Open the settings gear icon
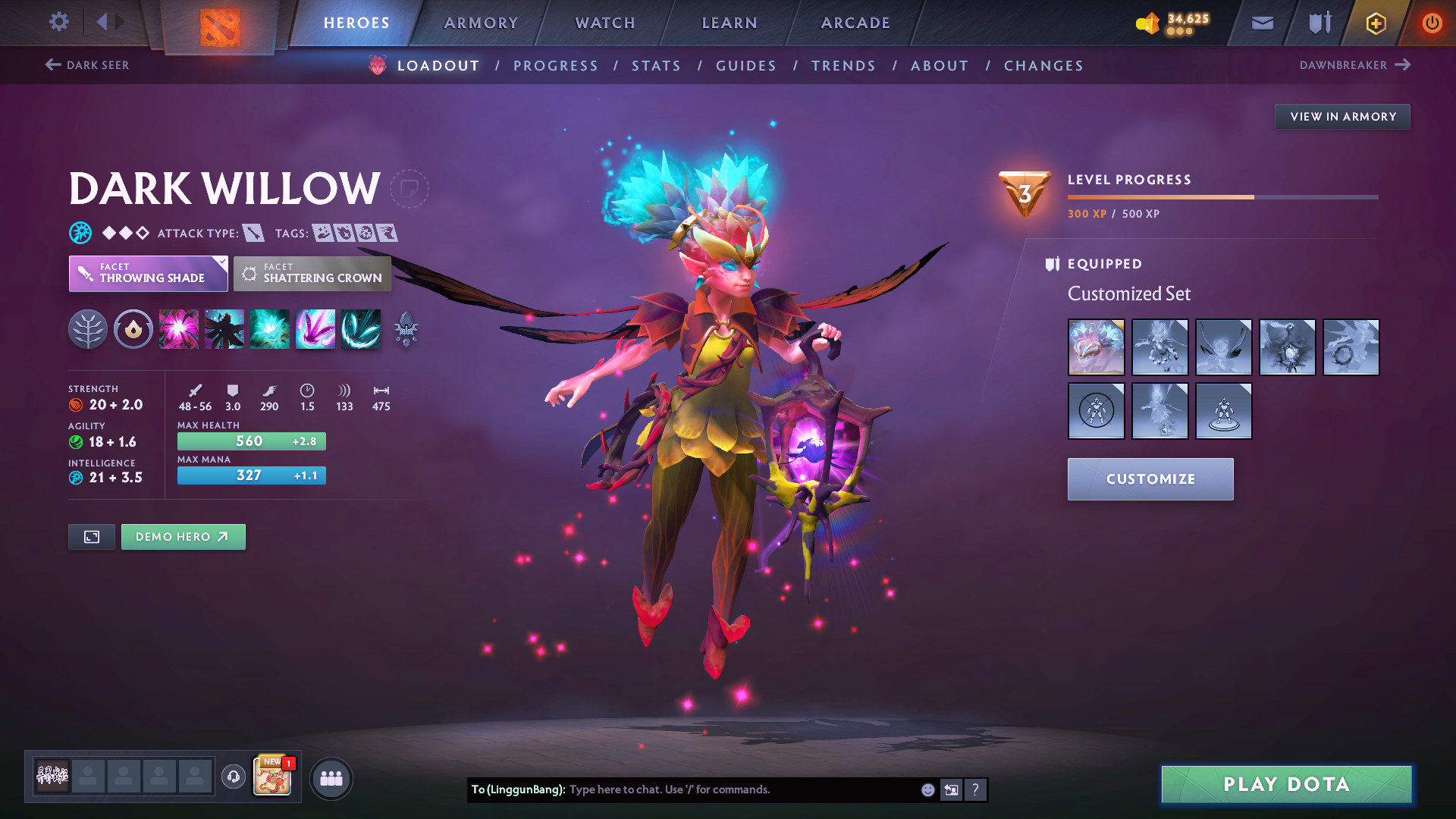This screenshot has height=819, width=1456. pyautogui.click(x=58, y=23)
